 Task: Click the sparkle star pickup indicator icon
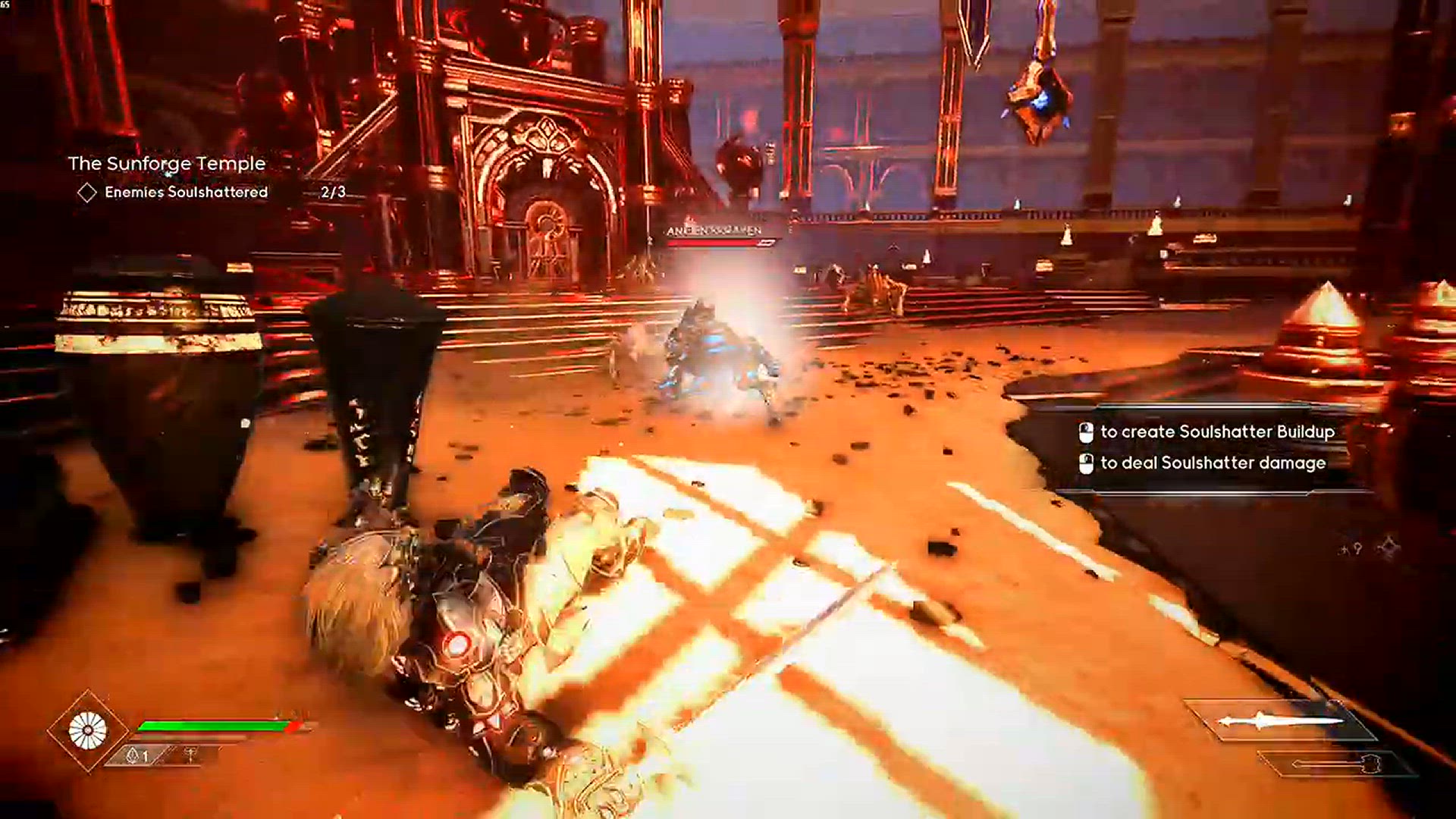1389,547
